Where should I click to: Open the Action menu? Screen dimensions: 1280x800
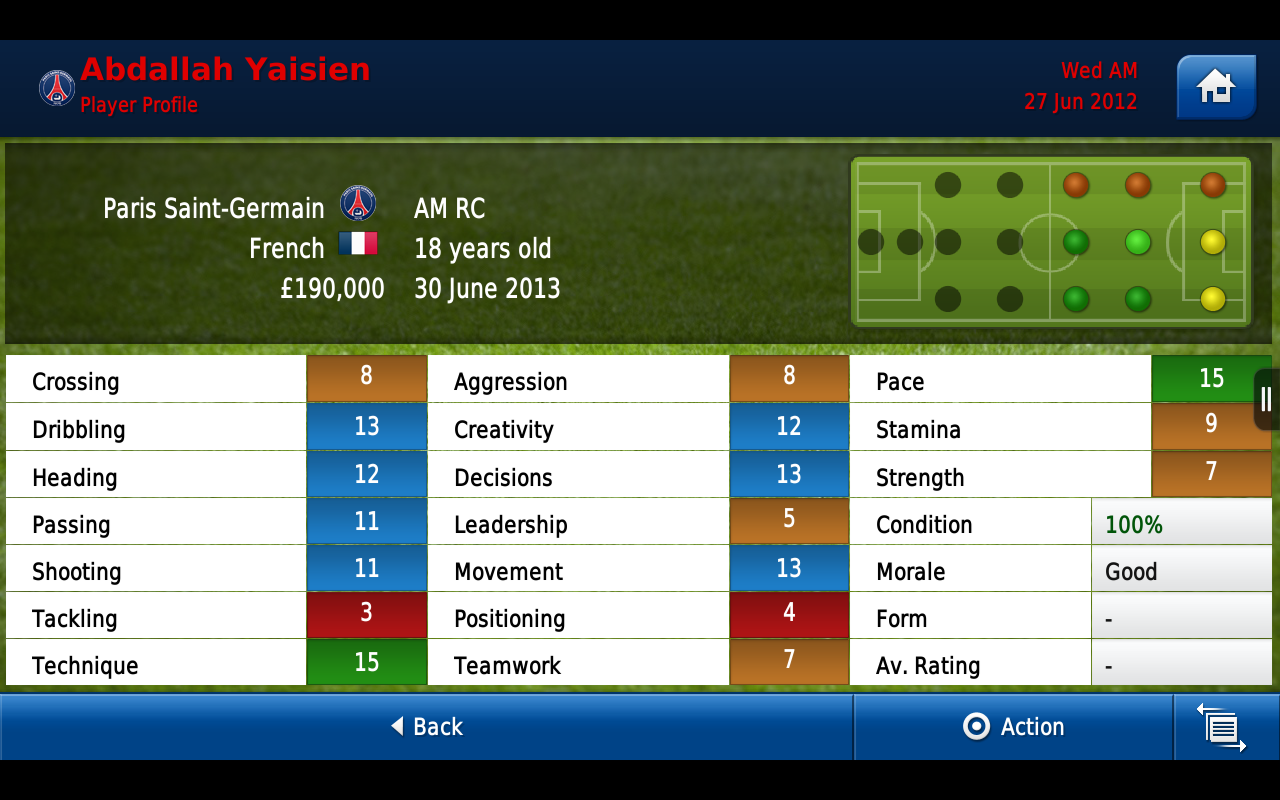click(x=1013, y=727)
